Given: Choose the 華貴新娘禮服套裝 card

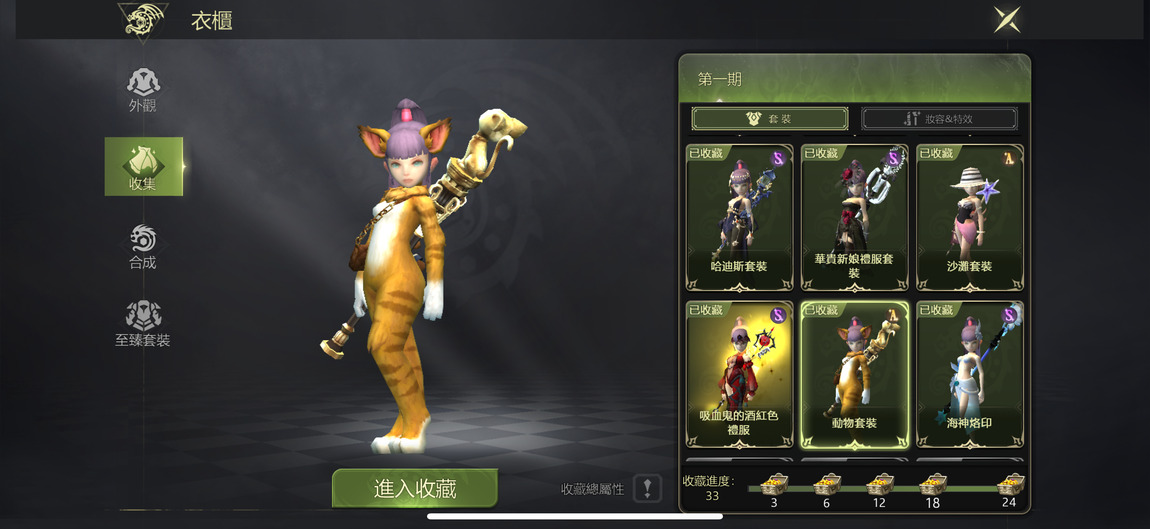Looking at the screenshot, I should pyautogui.click(x=855, y=217).
